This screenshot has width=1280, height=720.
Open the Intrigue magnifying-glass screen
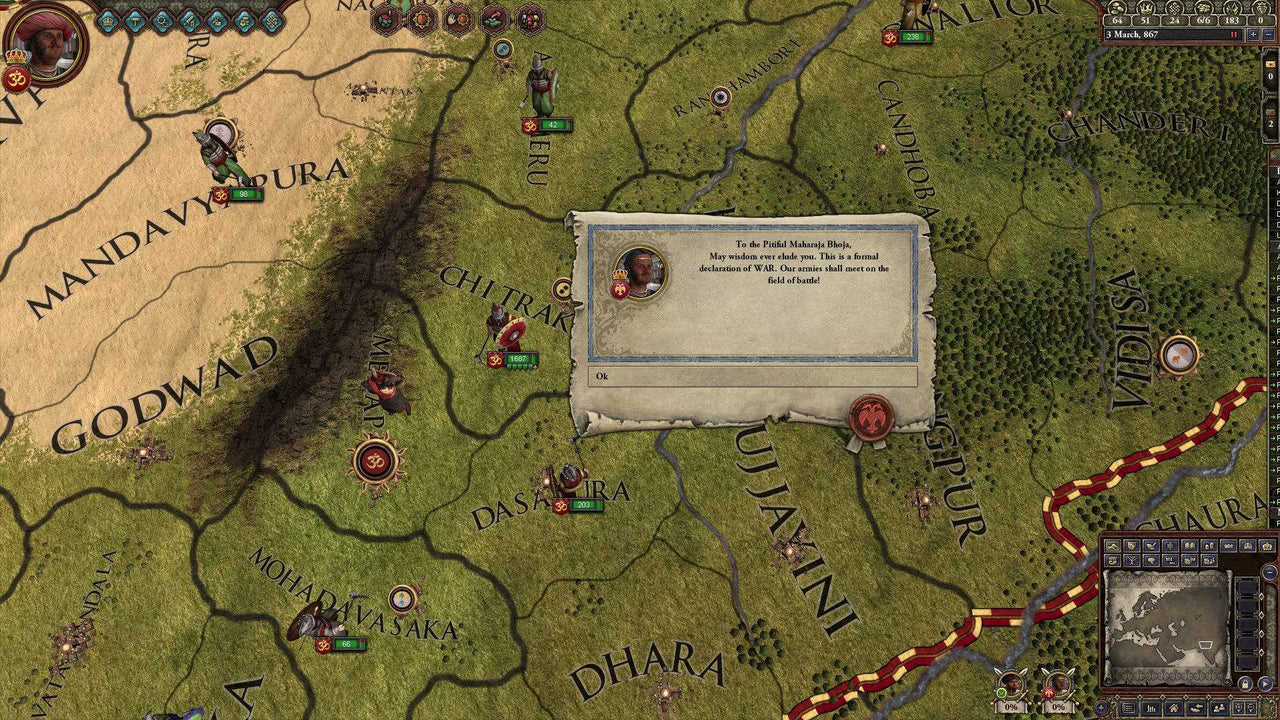click(x=163, y=19)
